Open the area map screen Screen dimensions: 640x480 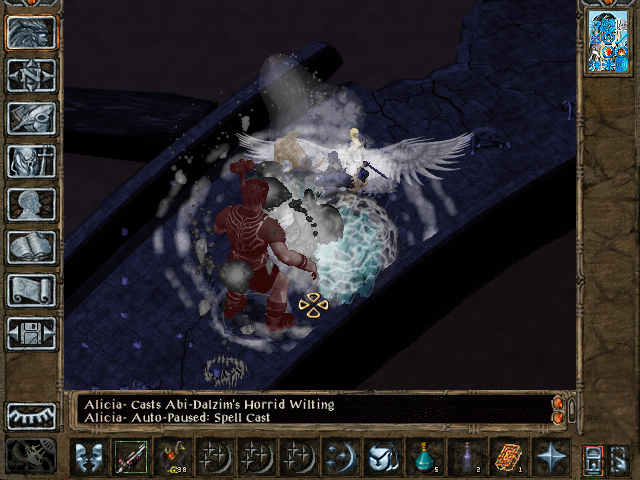click(31, 75)
